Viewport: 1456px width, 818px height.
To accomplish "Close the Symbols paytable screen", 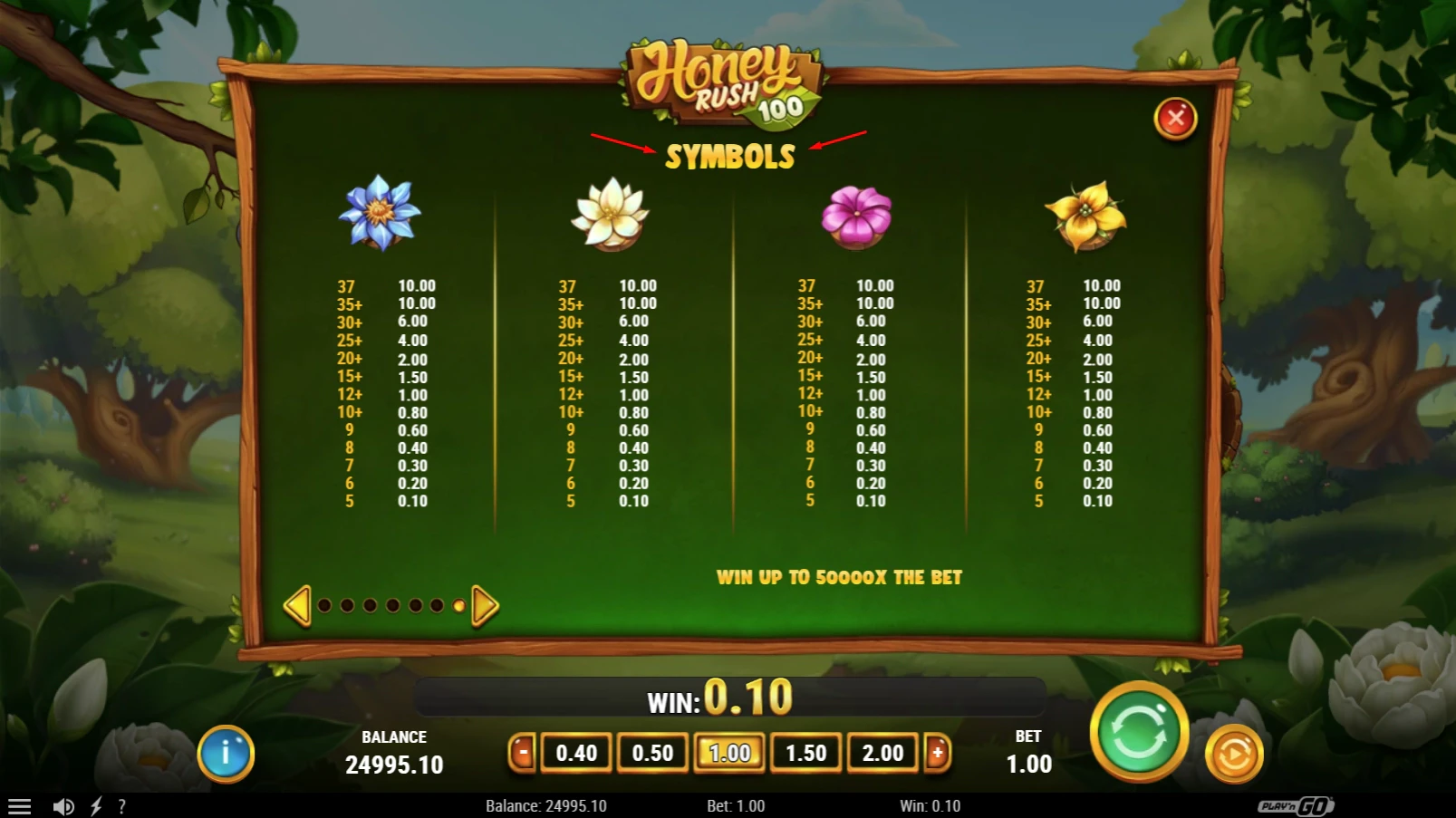I will (x=1175, y=118).
